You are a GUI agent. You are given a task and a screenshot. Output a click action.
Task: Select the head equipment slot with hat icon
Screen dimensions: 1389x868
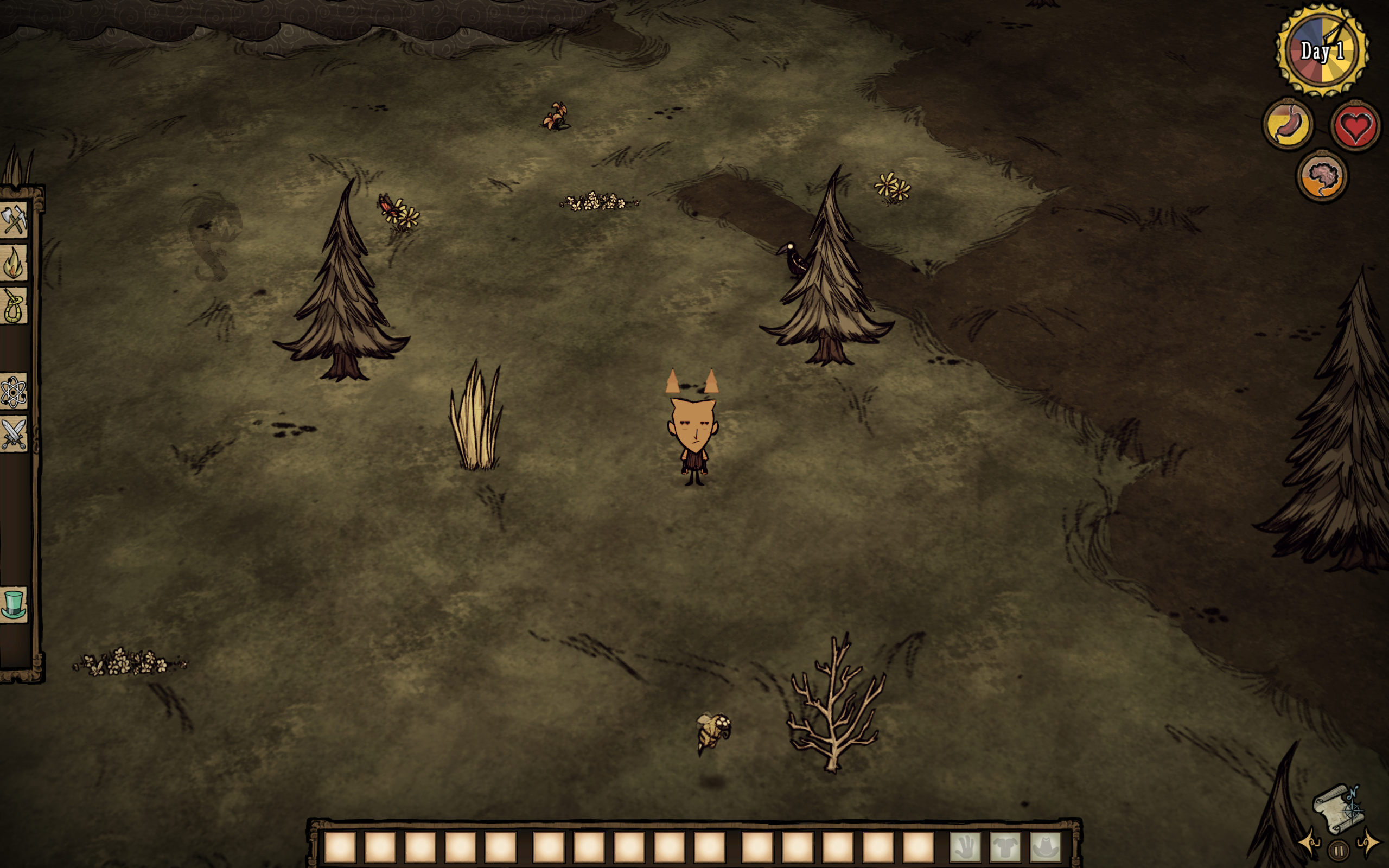[1046, 847]
